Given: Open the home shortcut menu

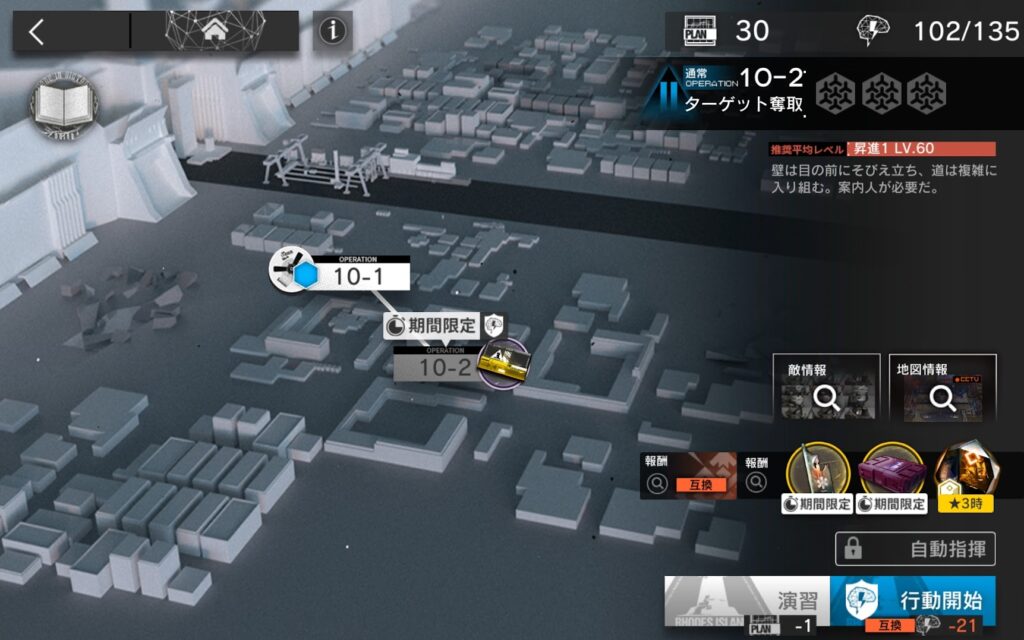Looking at the screenshot, I should (x=214, y=31).
